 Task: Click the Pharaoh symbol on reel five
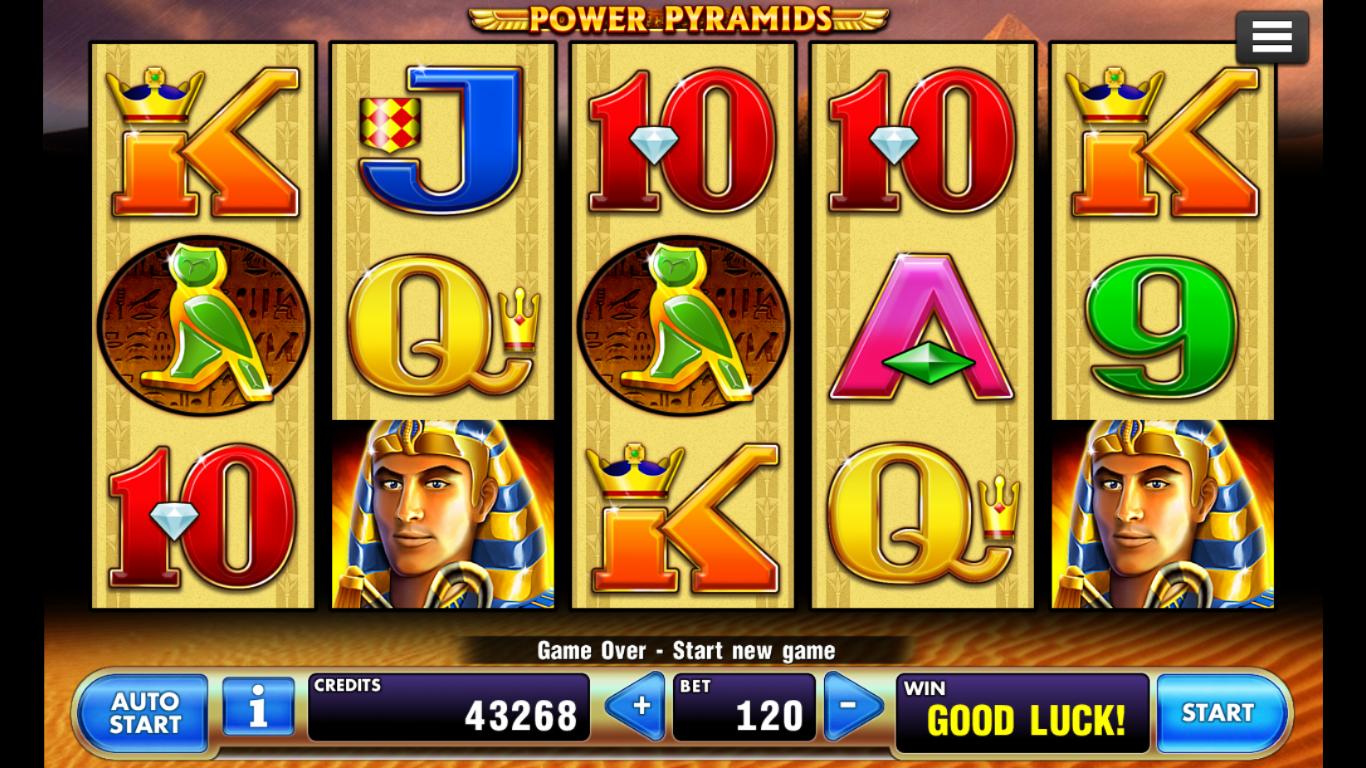pos(1162,515)
